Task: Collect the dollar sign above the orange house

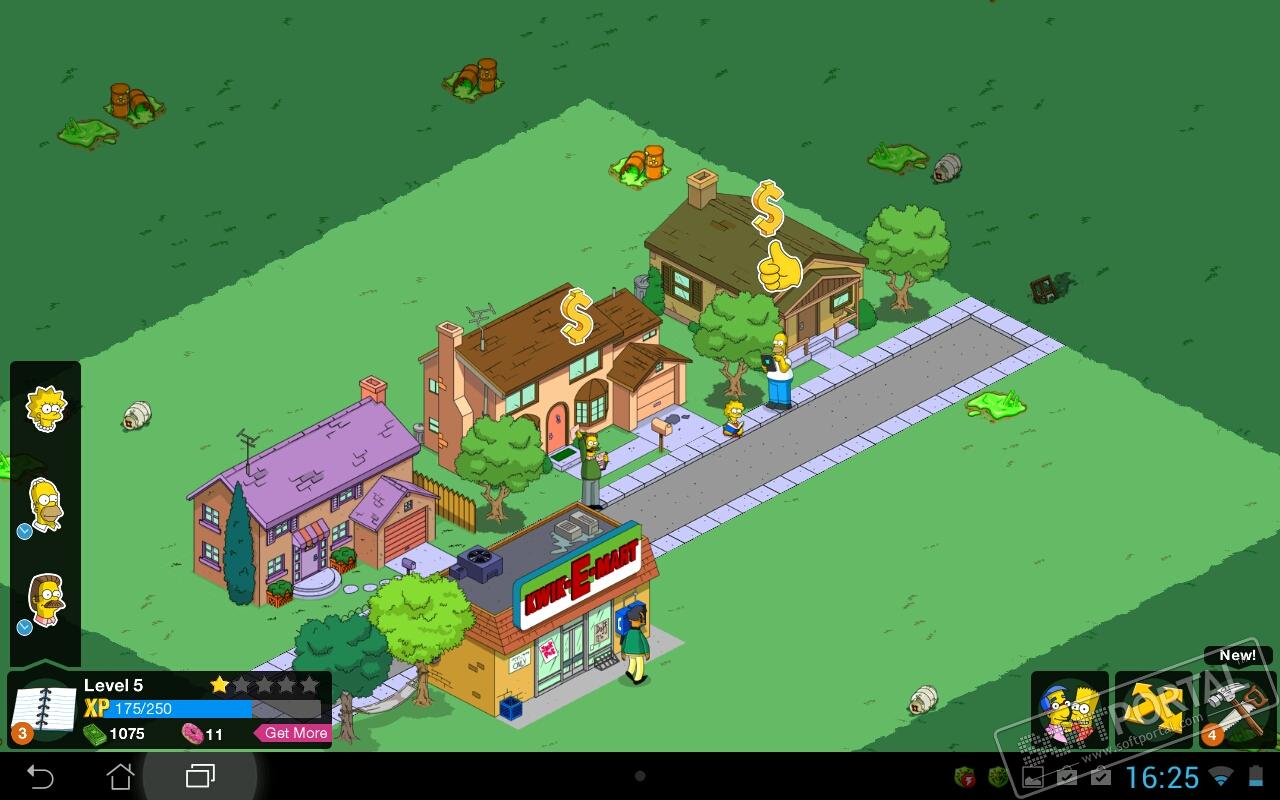Action: pos(576,316)
